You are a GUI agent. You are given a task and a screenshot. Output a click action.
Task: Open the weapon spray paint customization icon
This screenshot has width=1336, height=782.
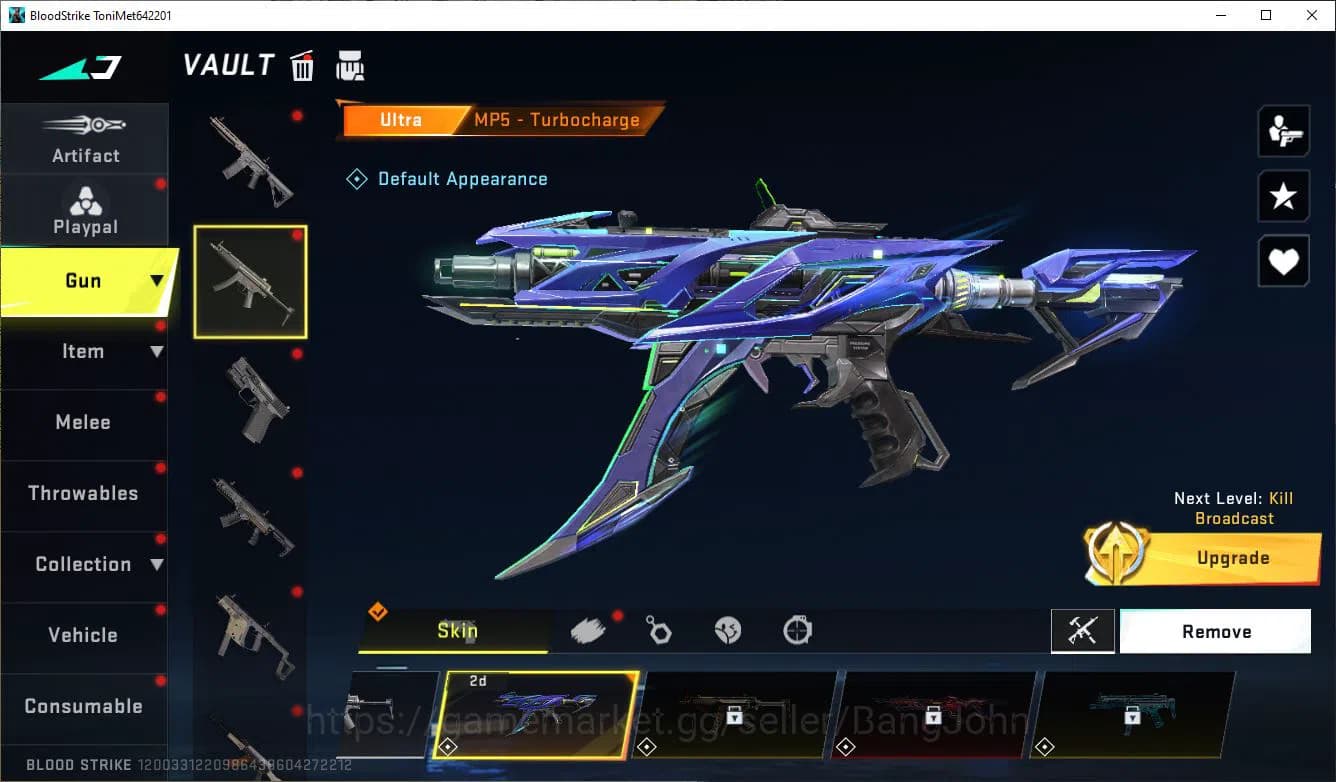click(x=588, y=629)
